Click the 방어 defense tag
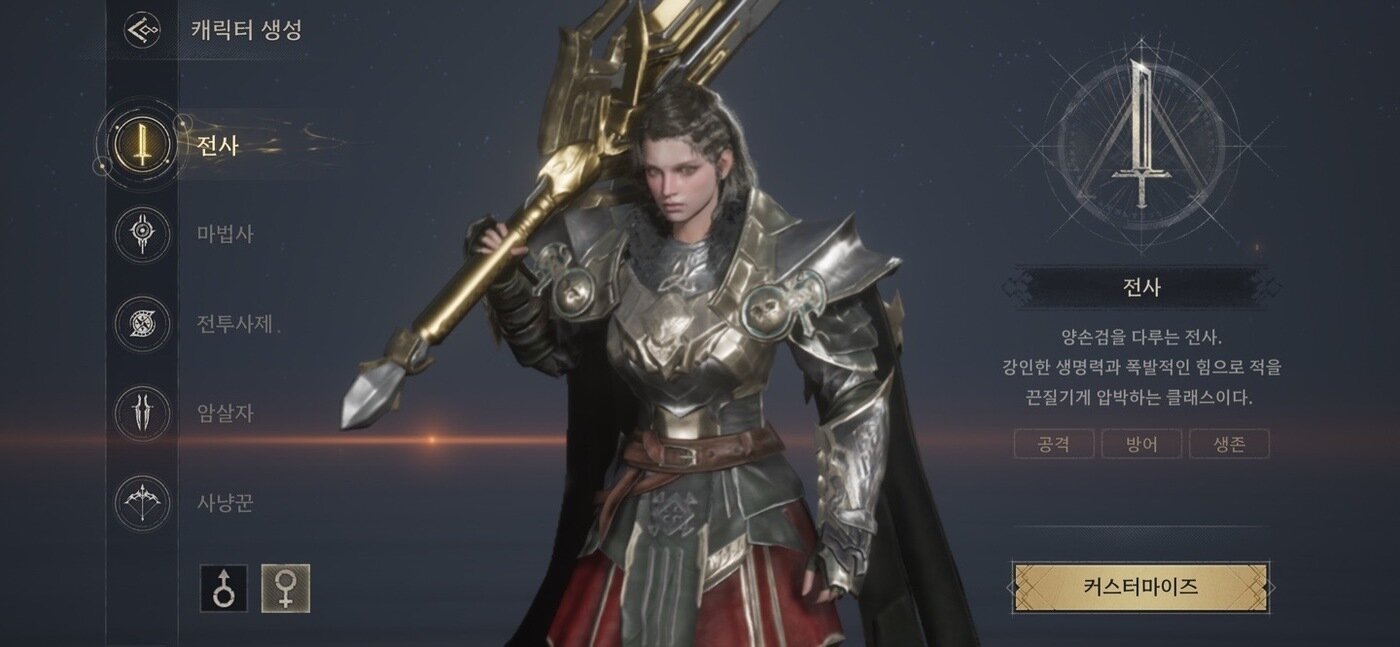The width and height of the screenshot is (1400, 647). pyautogui.click(x=1141, y=444)
